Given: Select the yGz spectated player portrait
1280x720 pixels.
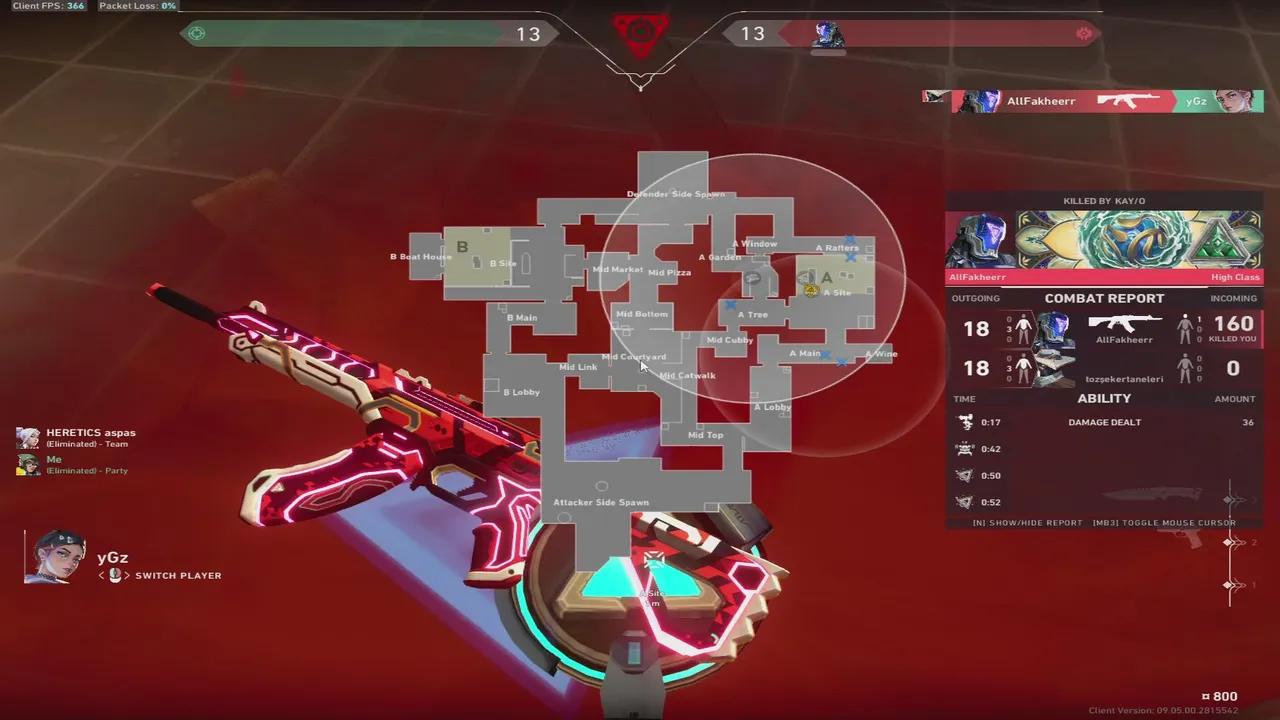Looking at the screenshot, I should pos(55,557).
